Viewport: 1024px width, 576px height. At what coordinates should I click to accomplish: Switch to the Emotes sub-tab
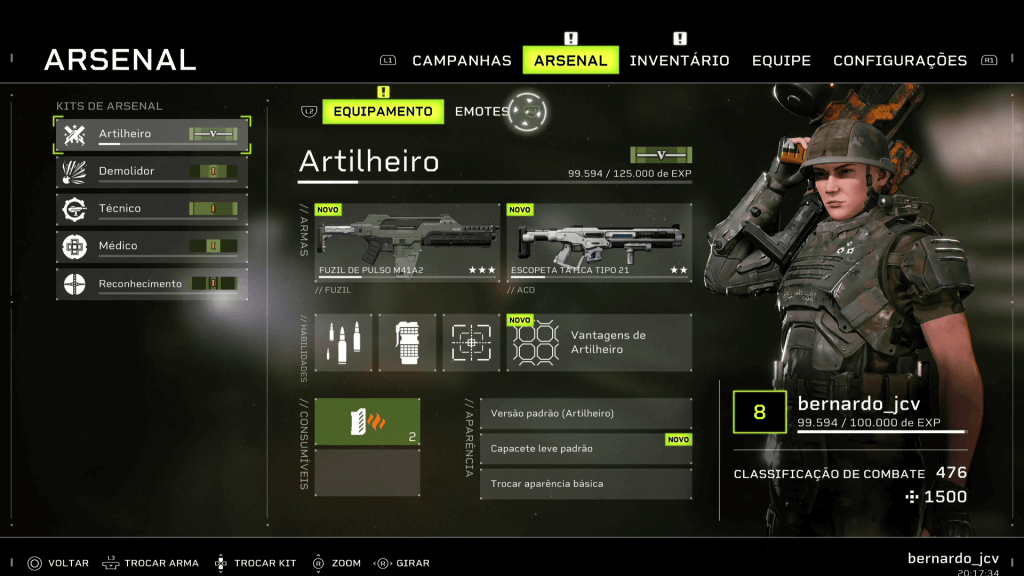[x=481, y=111]
